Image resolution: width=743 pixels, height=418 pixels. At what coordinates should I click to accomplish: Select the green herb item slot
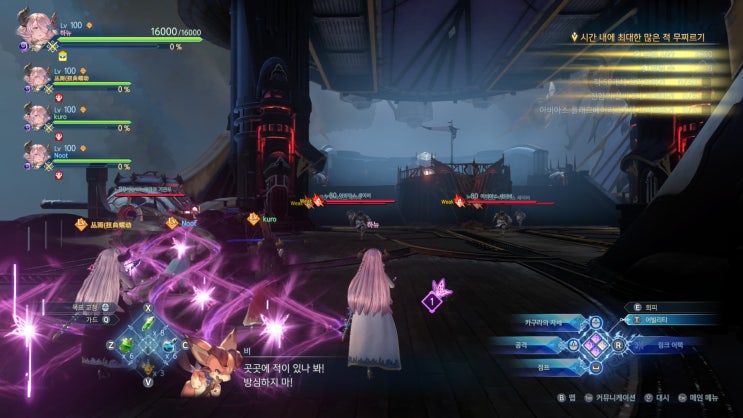149,323
